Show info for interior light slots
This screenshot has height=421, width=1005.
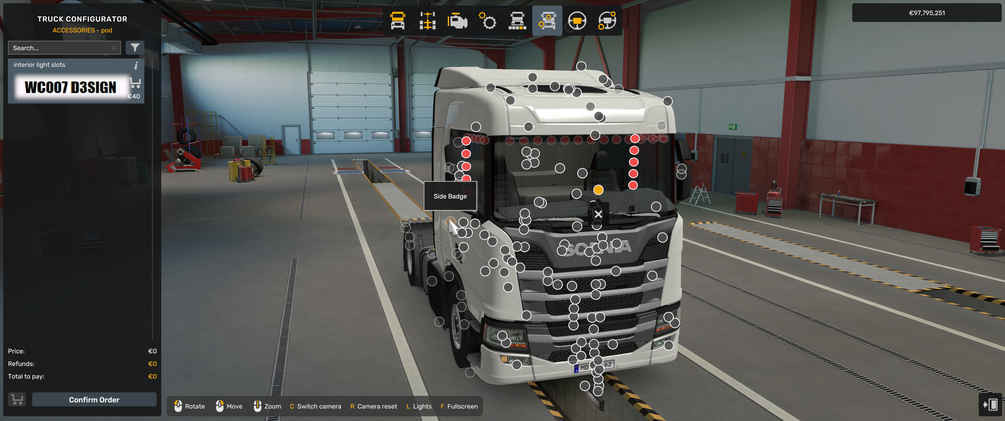(x=136, y=65)
